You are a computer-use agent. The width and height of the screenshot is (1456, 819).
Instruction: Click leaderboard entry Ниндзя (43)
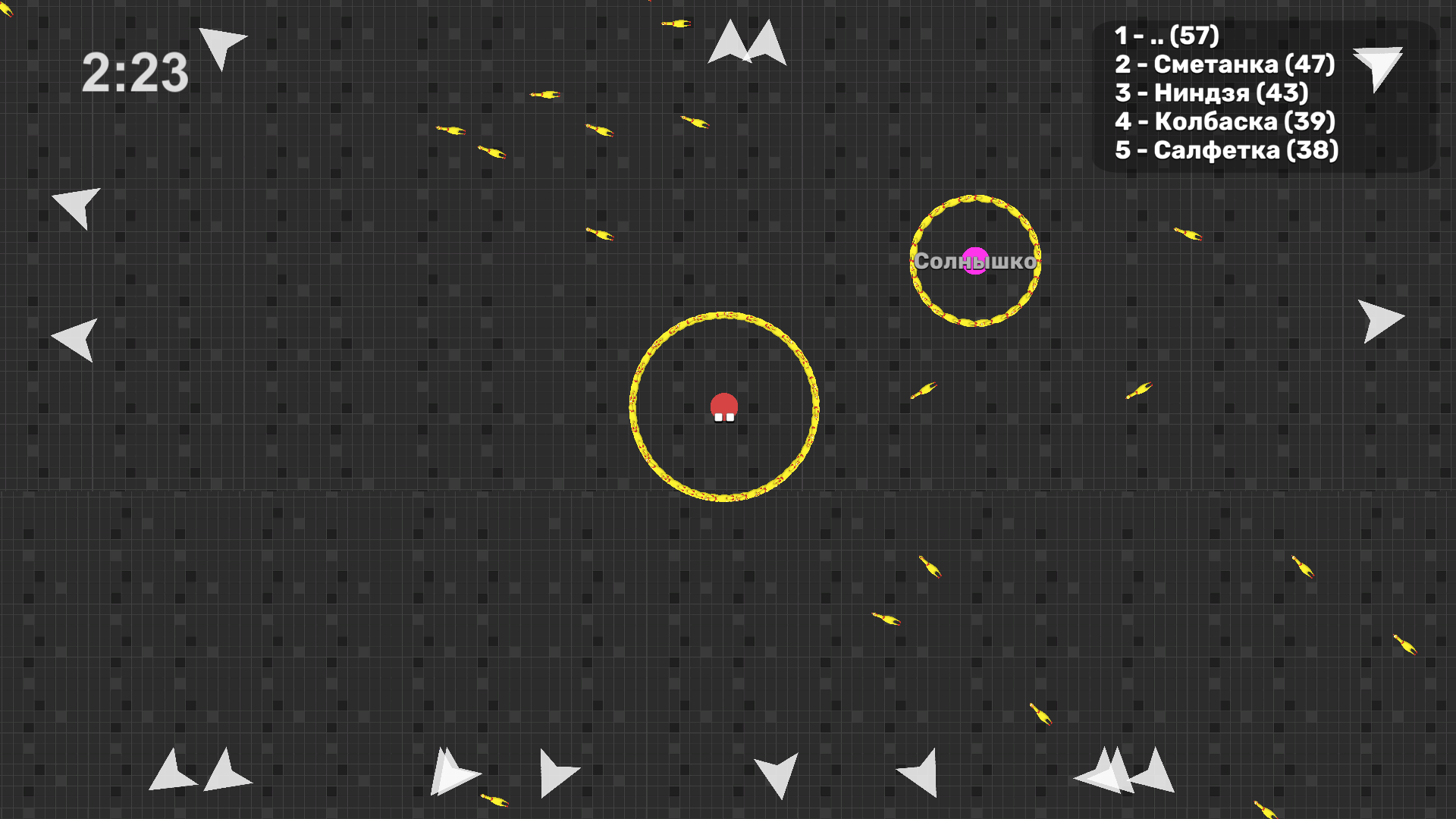1212,93
